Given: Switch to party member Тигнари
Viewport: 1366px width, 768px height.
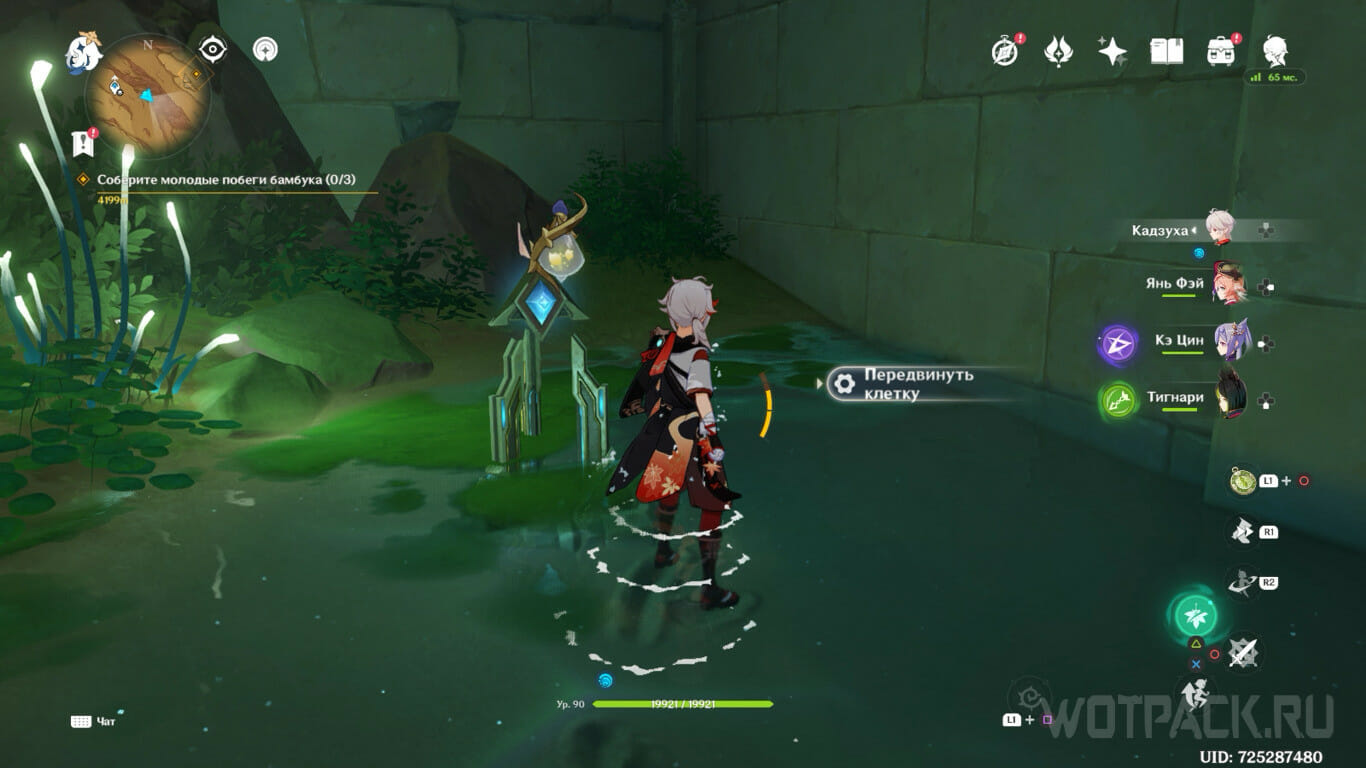Looking at the screenshot, I should tap(1230, 398).
